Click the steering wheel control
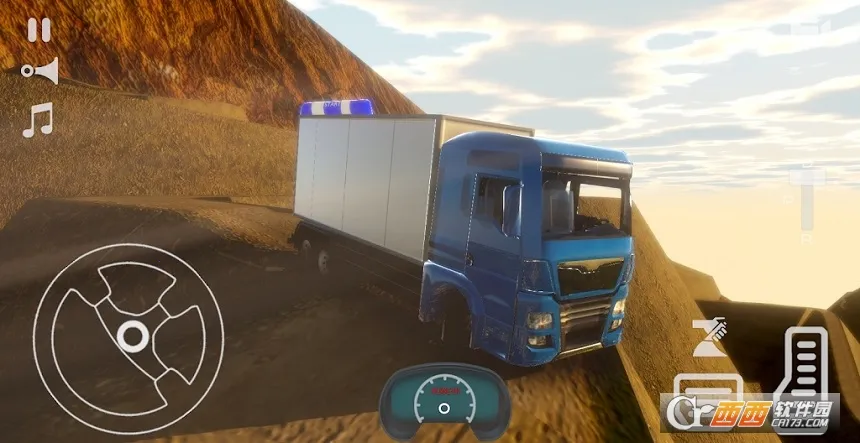The width and height of the screenshot is (860, 443). tap(128, 335)
